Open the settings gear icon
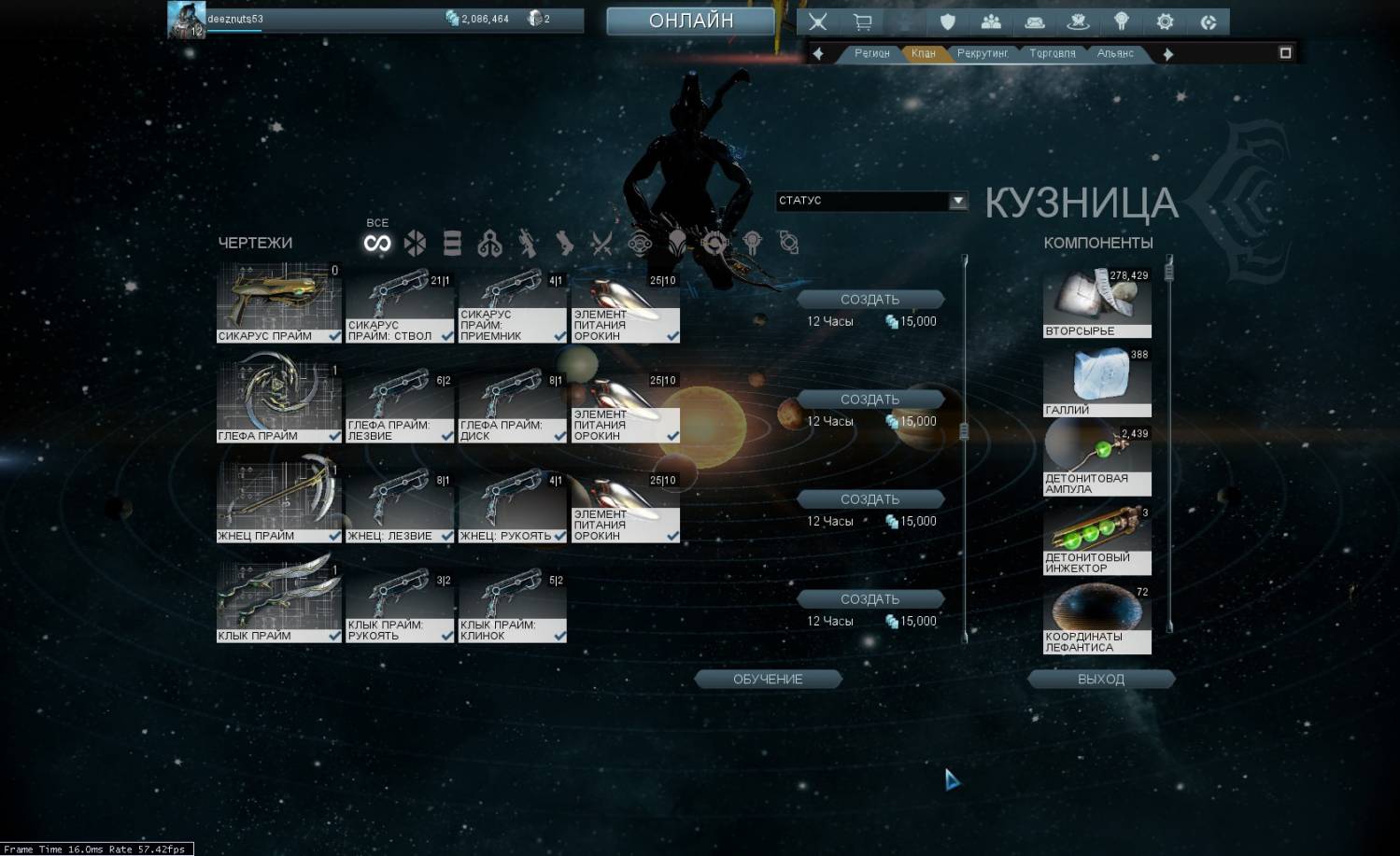Image resolution: width=1400 pixels, height=856 pixels. coord(1165,22)
